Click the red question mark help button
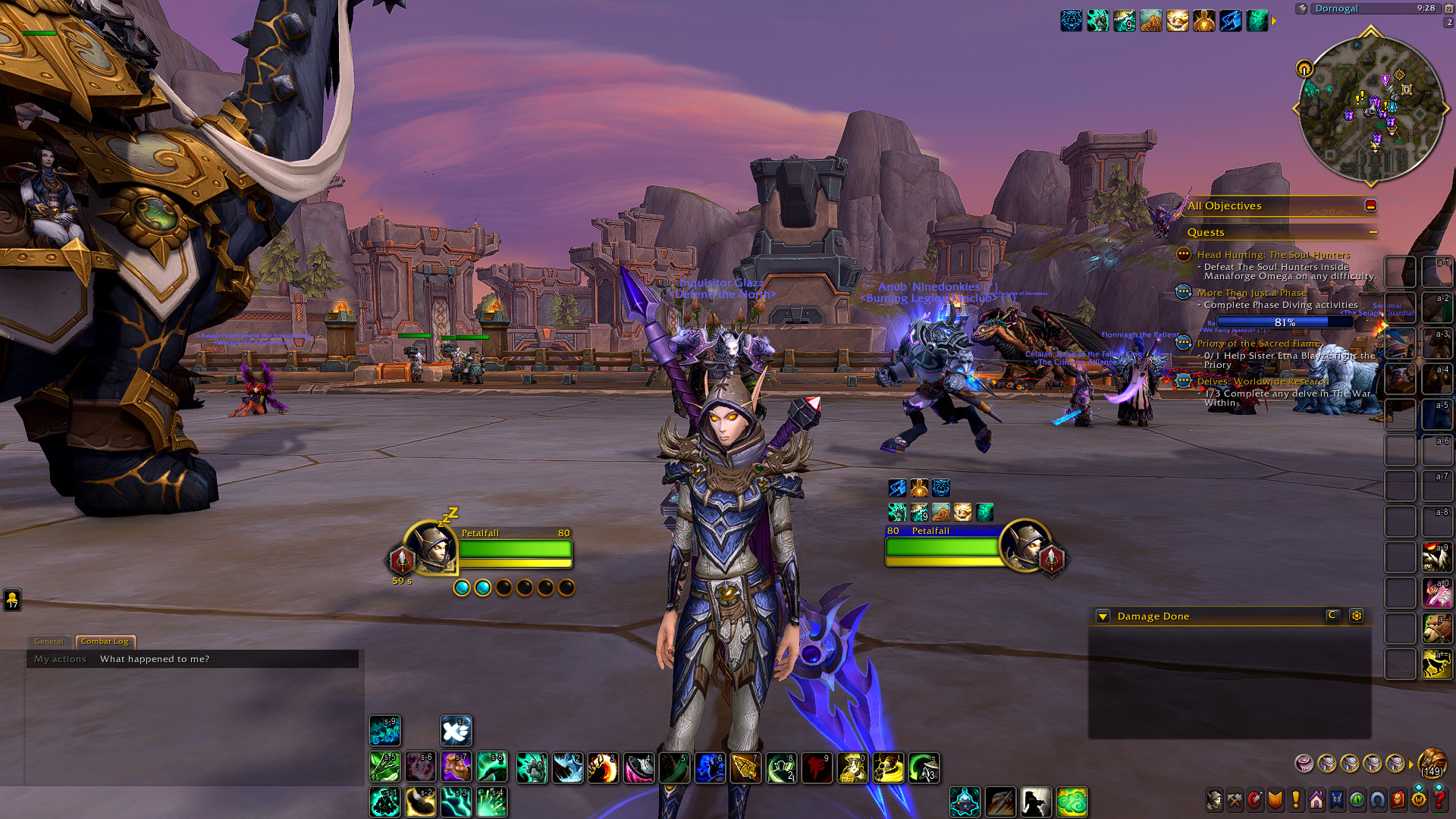The width and height of the screenshot is (1456, 819). click(1439, 799)
